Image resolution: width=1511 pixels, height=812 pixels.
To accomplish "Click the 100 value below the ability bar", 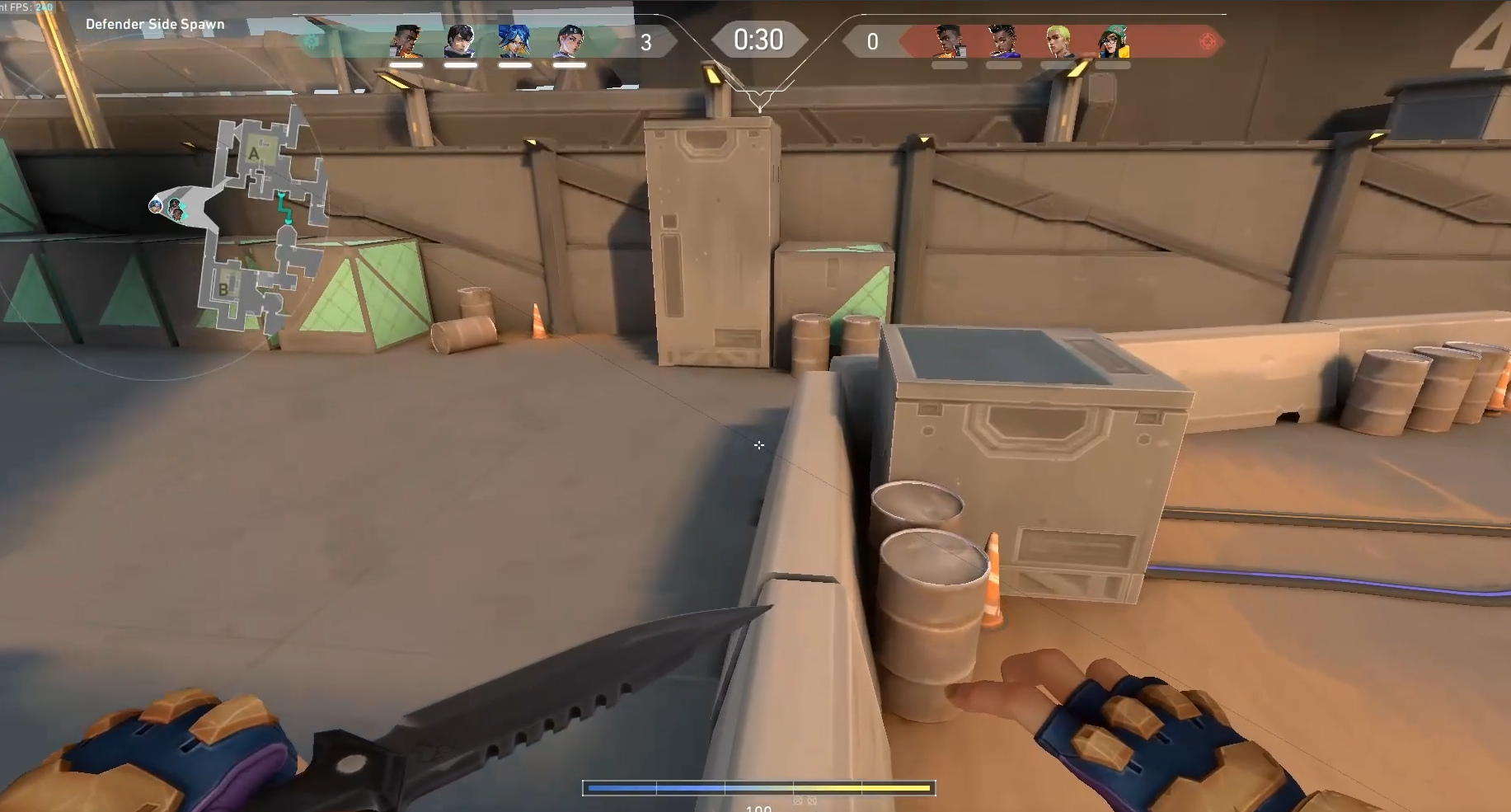I will pyautogui.click(x=758, y=808).
